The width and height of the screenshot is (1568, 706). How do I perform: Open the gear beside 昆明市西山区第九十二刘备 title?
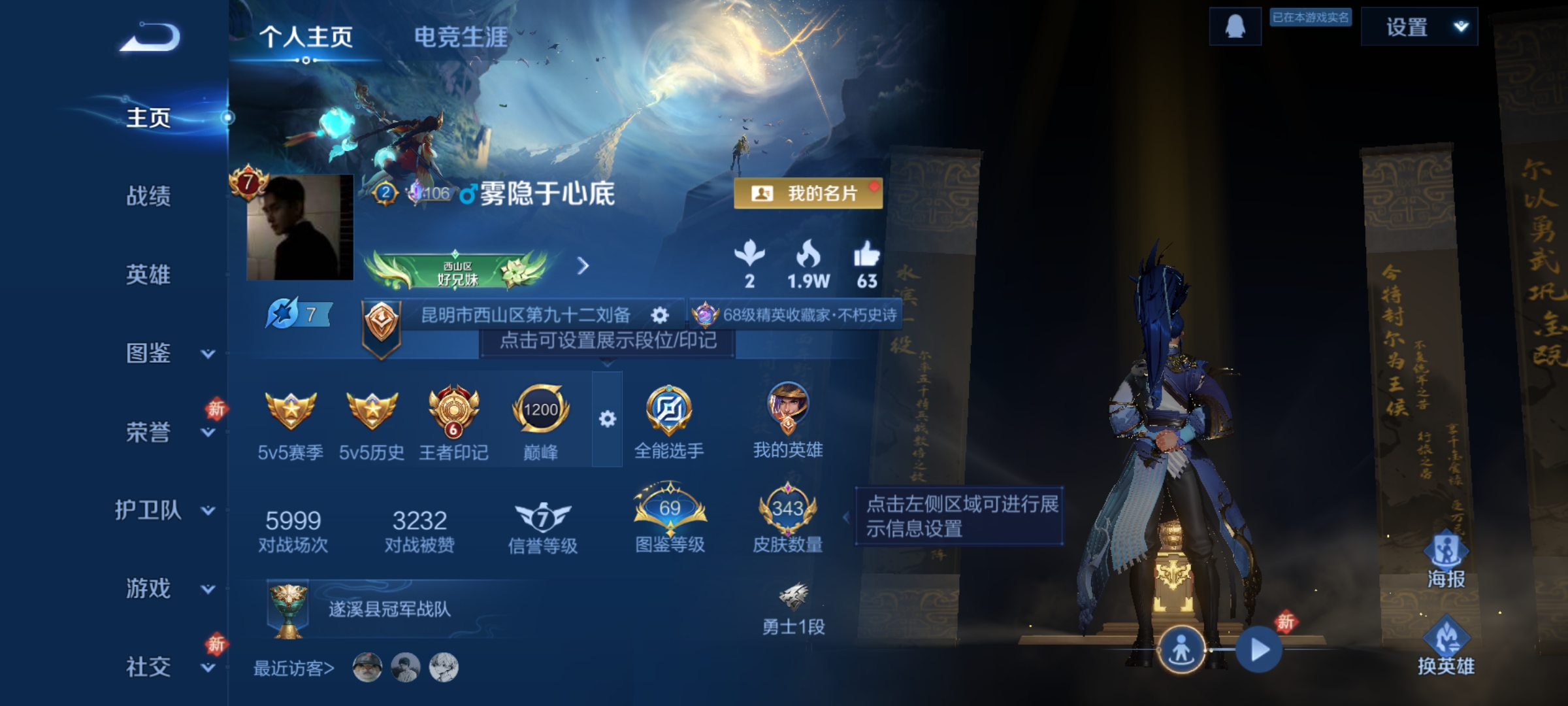661,314
